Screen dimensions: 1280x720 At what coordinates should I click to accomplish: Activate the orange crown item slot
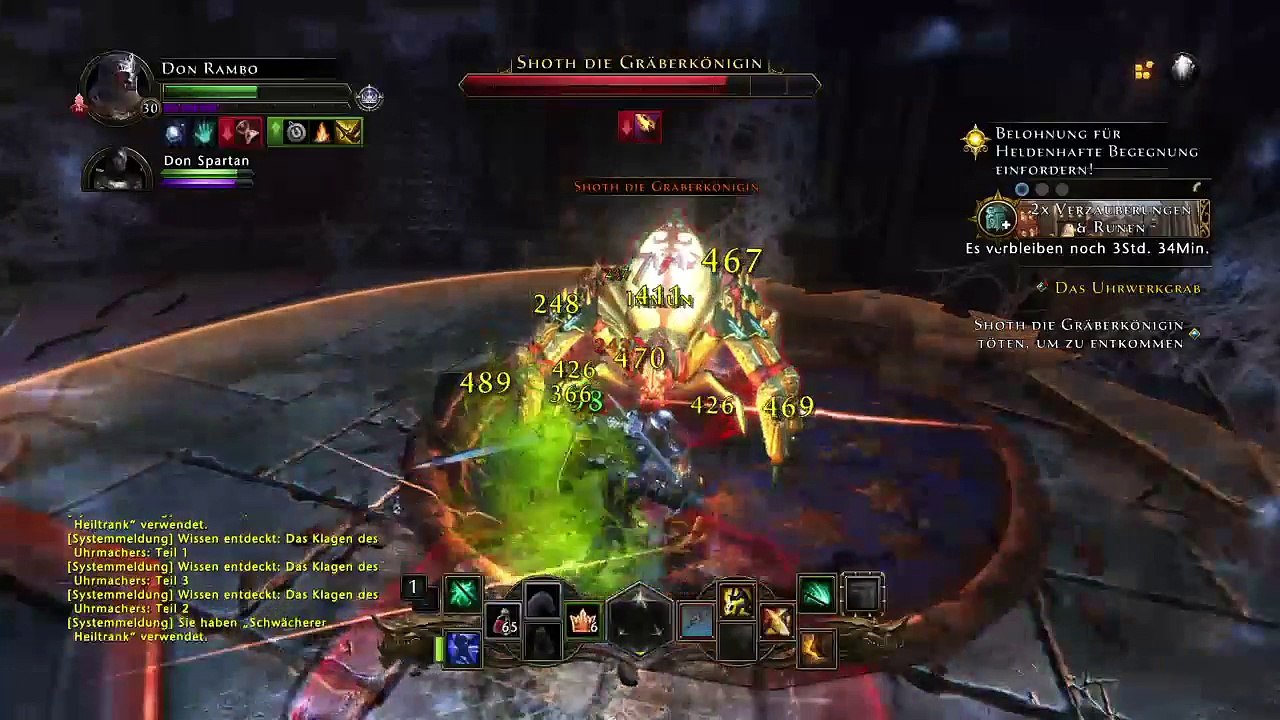[583, 621]
